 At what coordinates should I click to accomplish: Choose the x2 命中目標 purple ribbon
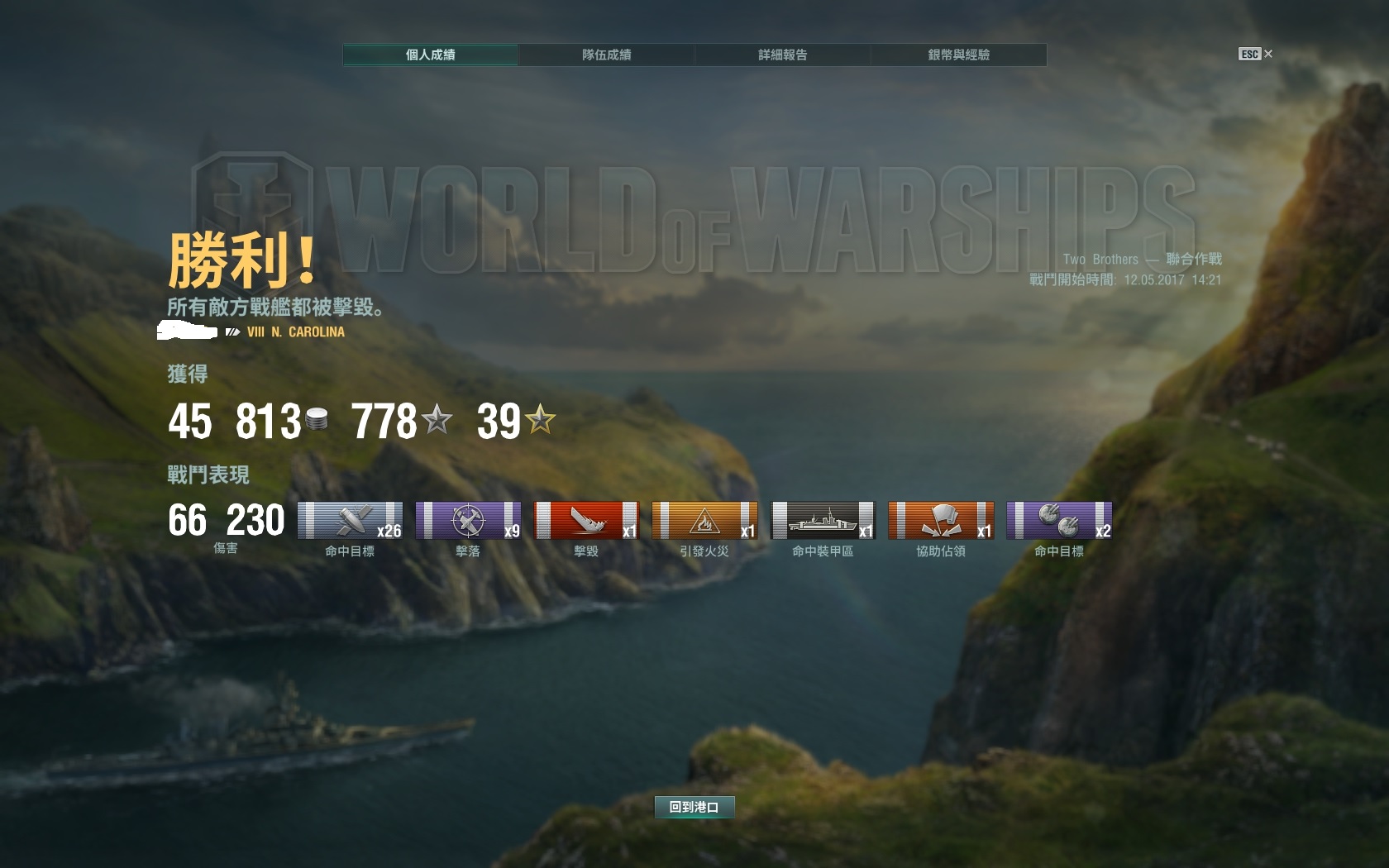coord(1059,521)
